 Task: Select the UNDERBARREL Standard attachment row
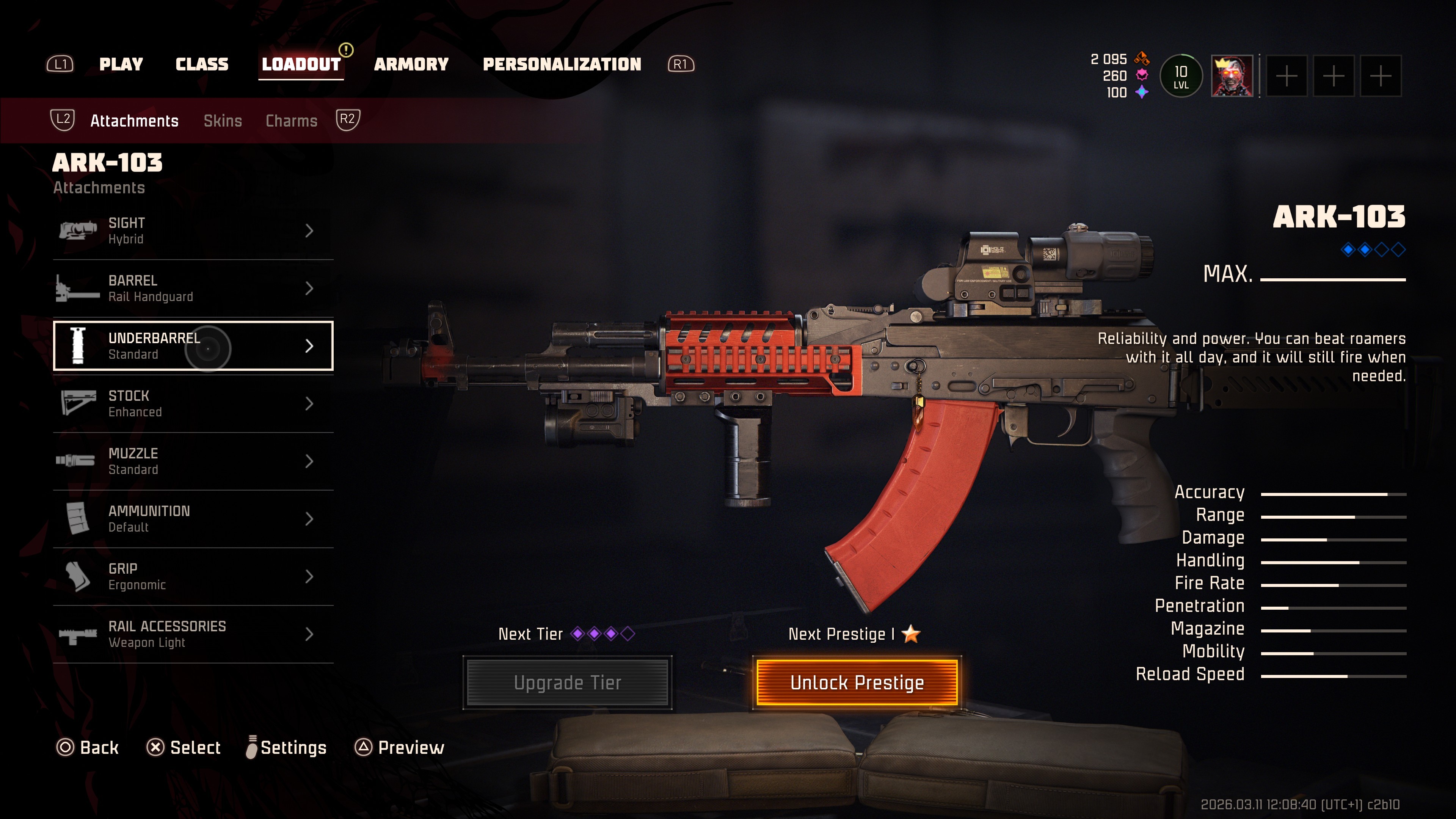pos(193,346)
